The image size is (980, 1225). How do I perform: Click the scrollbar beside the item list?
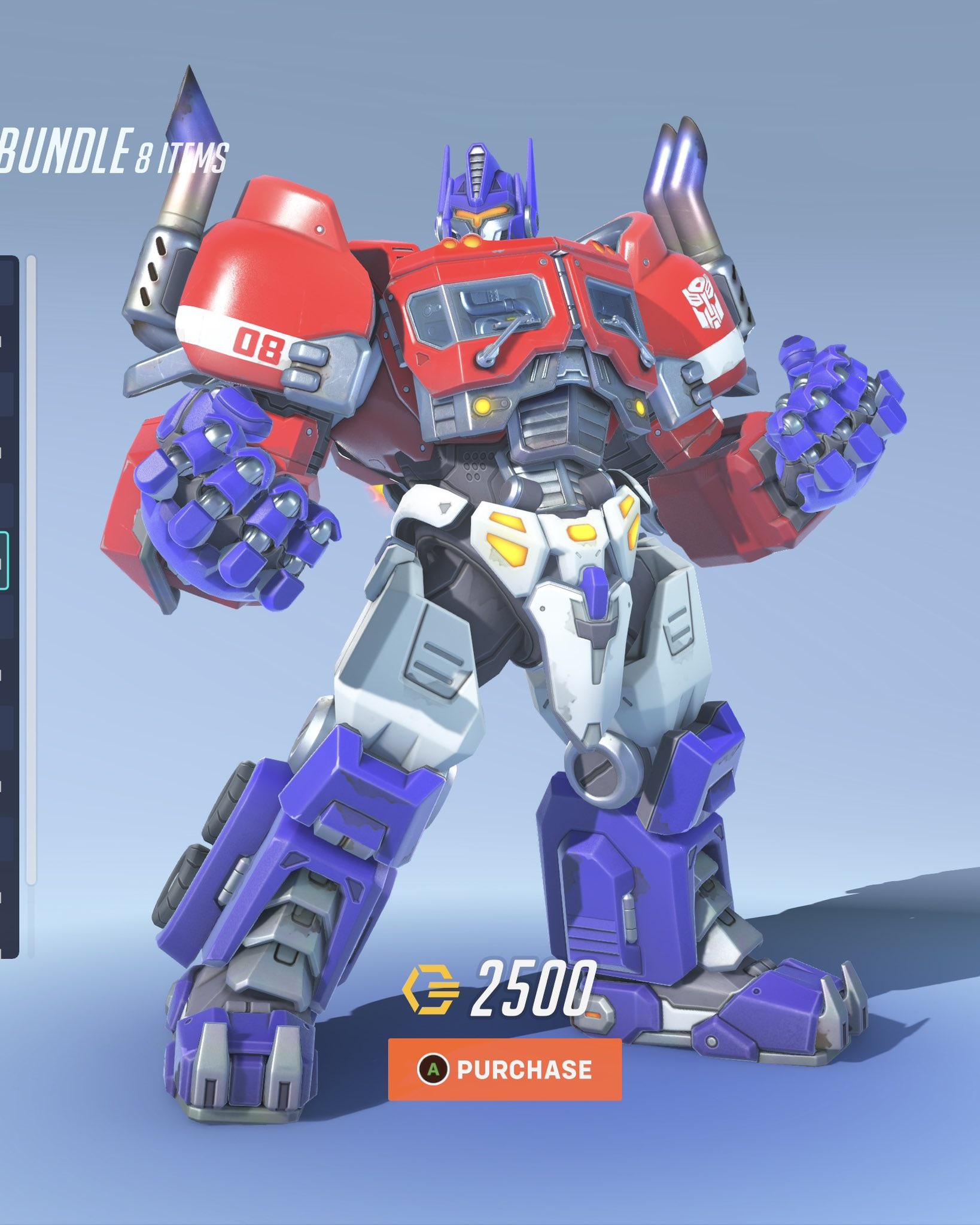point(31,598)
